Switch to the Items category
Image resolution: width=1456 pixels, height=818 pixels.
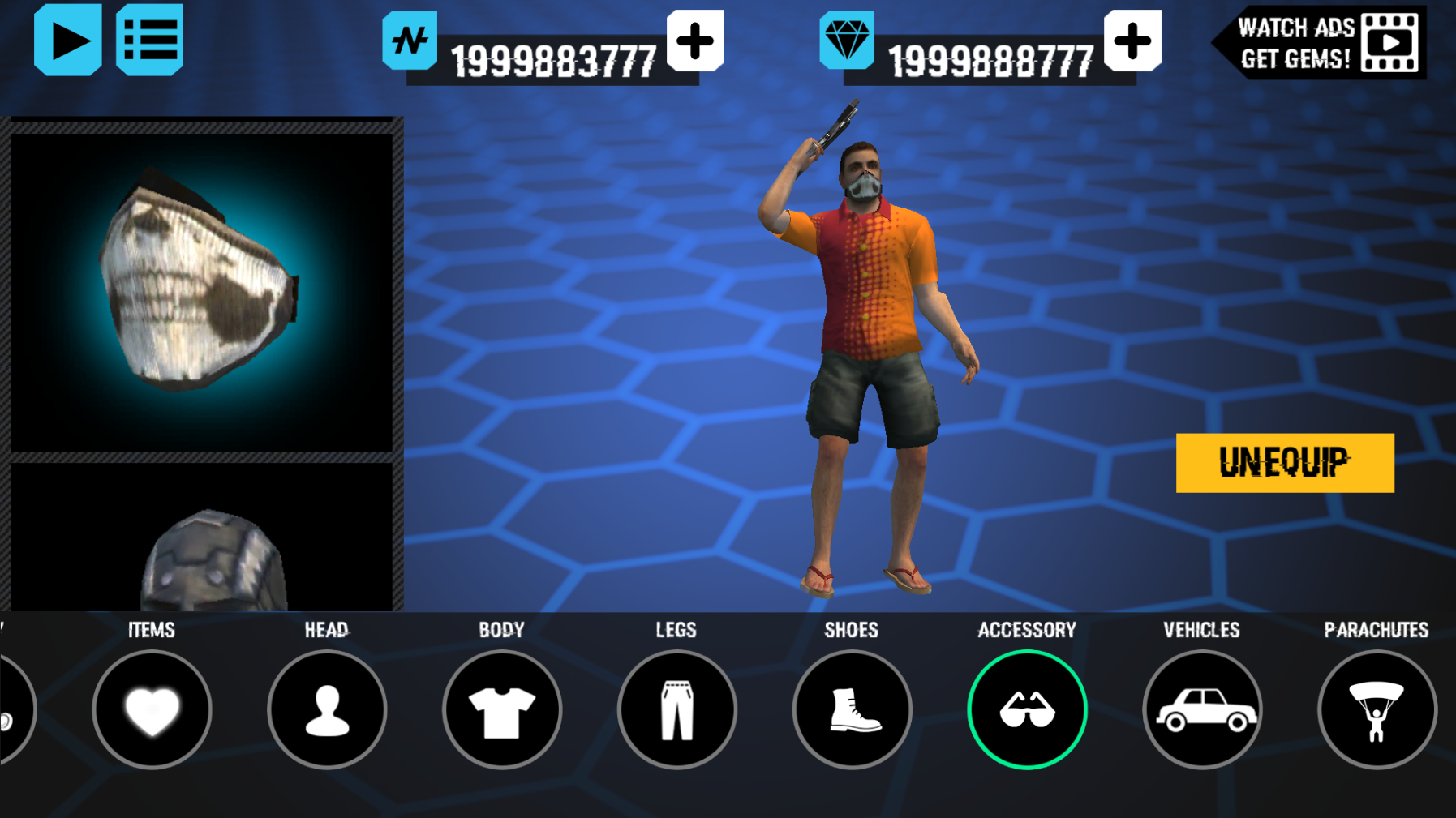pos(152,709)
